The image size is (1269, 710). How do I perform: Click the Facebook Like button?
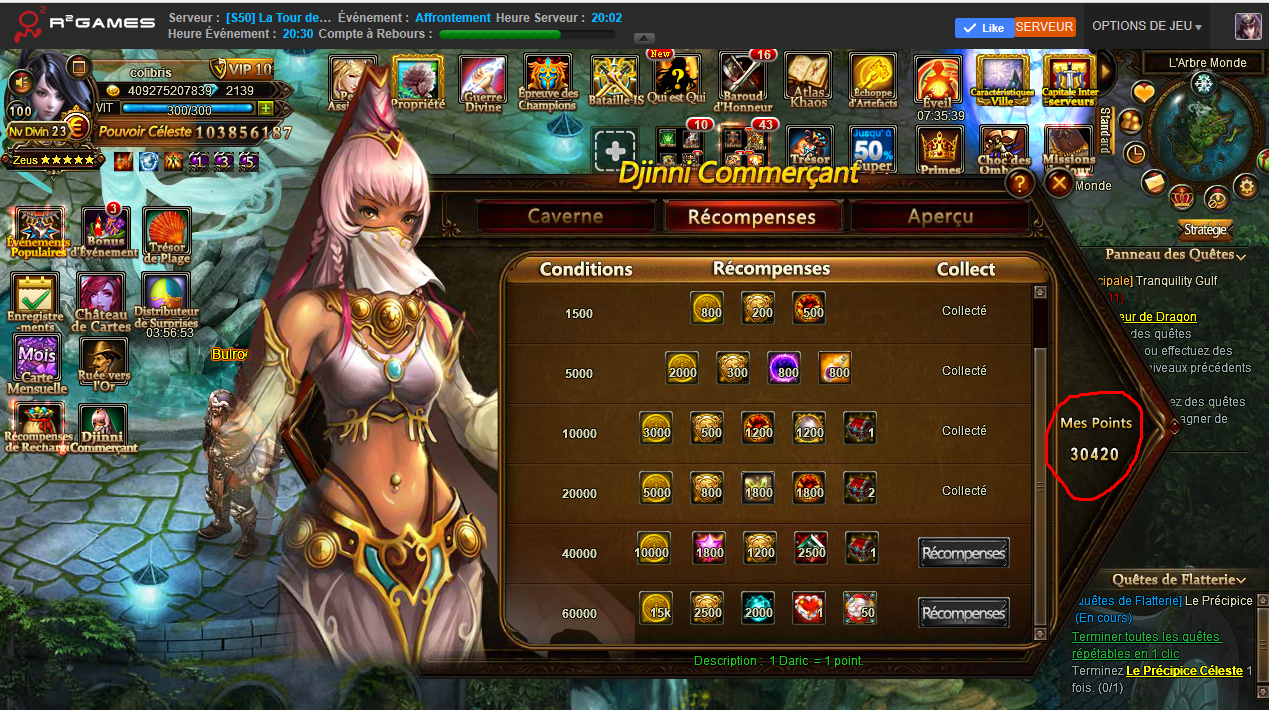click(984, 27)
